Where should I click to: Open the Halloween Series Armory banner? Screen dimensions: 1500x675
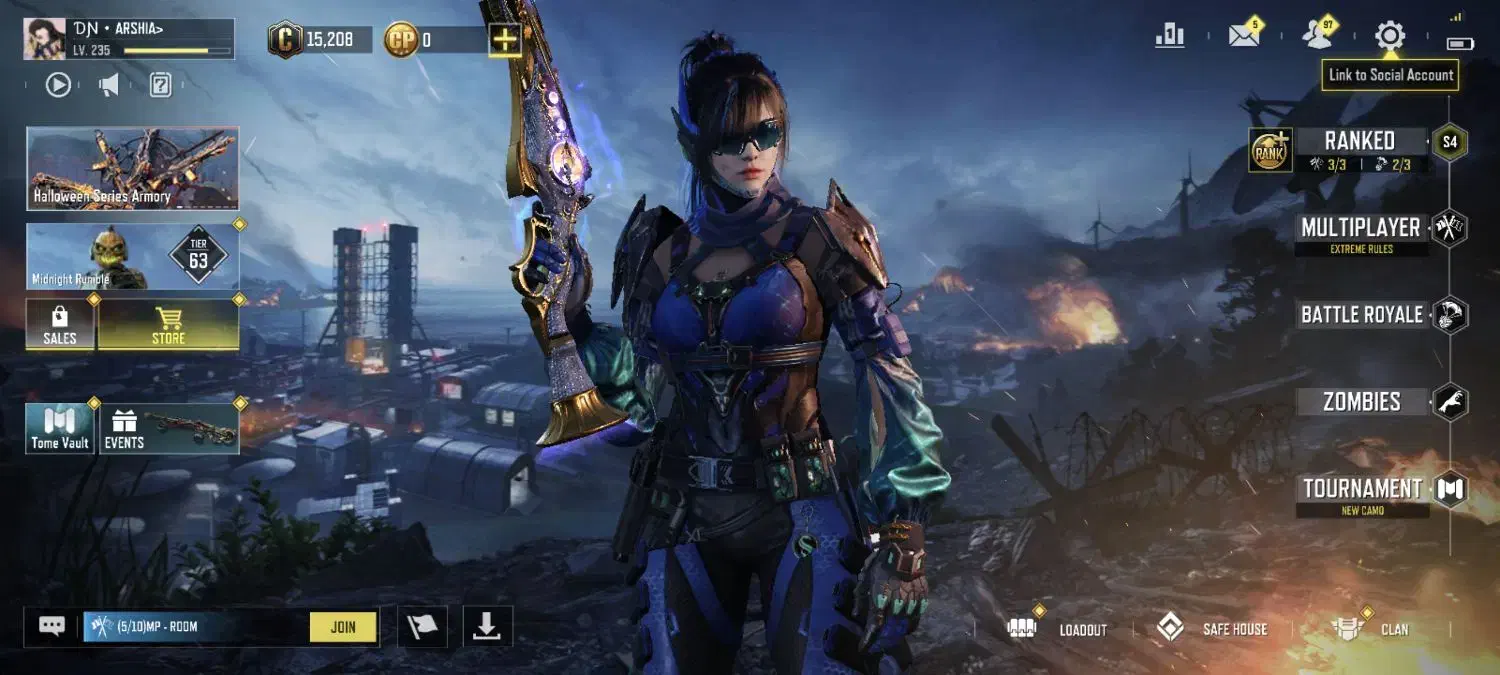click(132, 168)
